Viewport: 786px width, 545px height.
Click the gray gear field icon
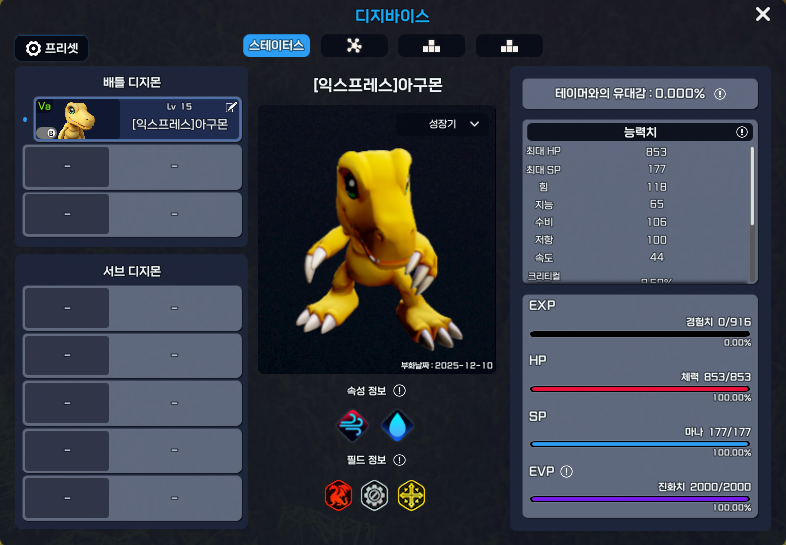374,494
